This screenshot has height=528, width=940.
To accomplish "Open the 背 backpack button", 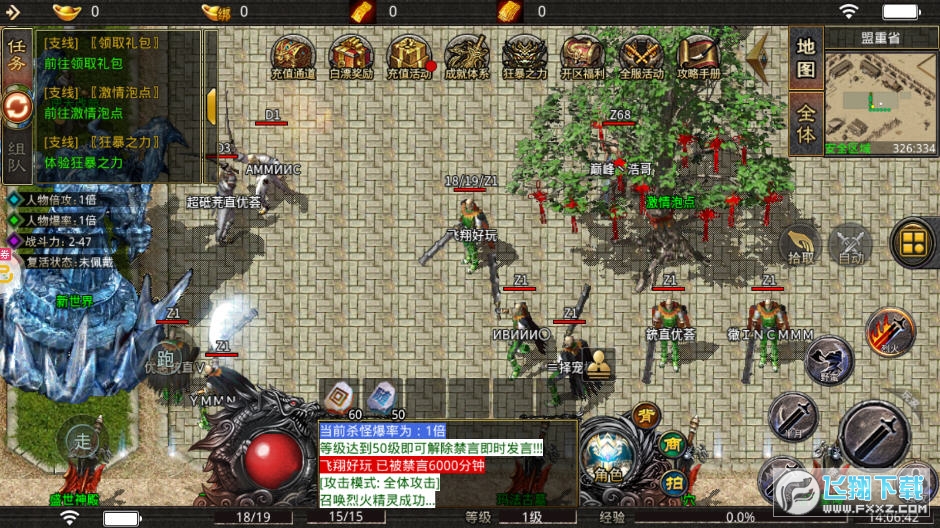I will click(647, 416).
